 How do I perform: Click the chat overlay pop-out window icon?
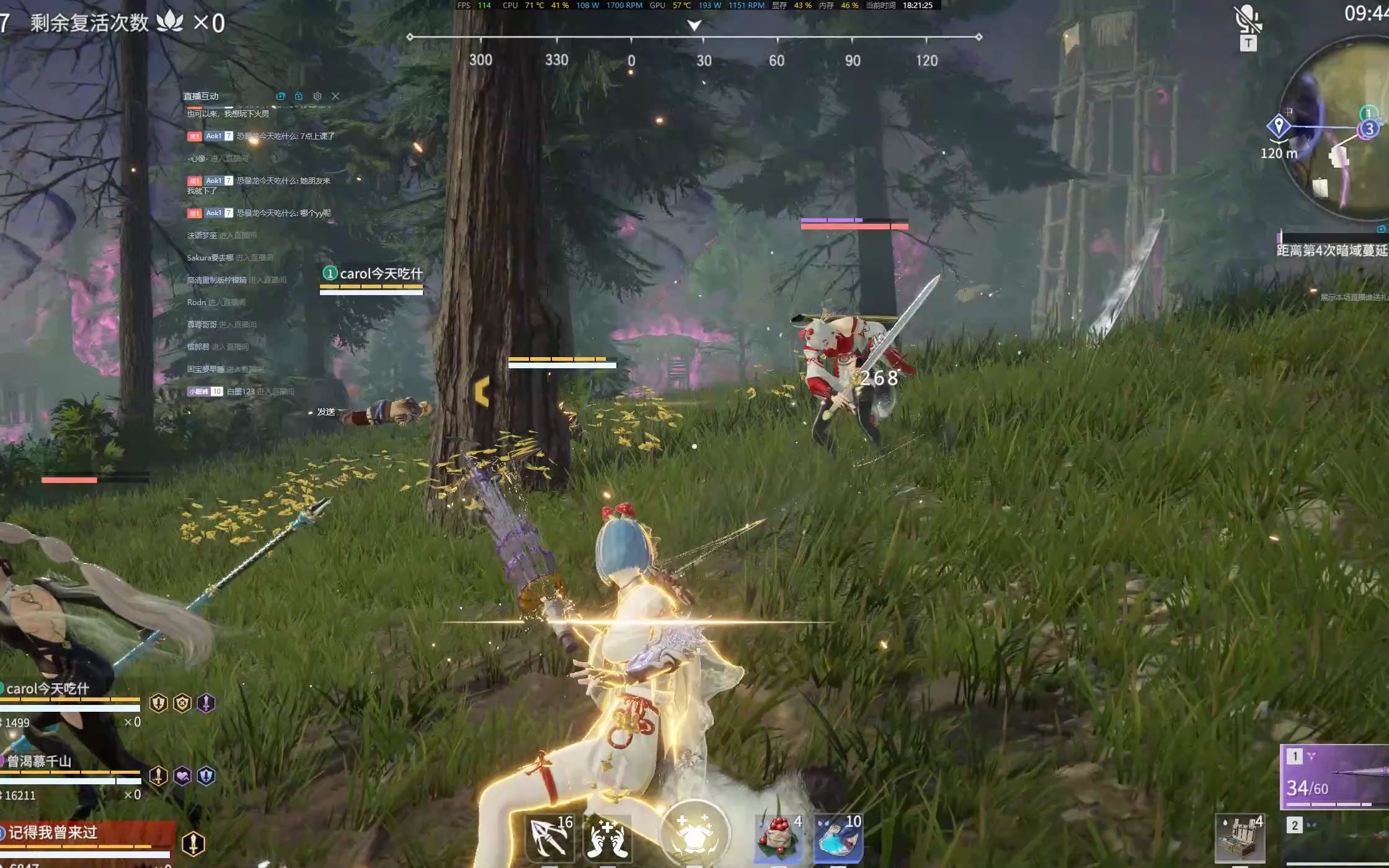point(281,96)
